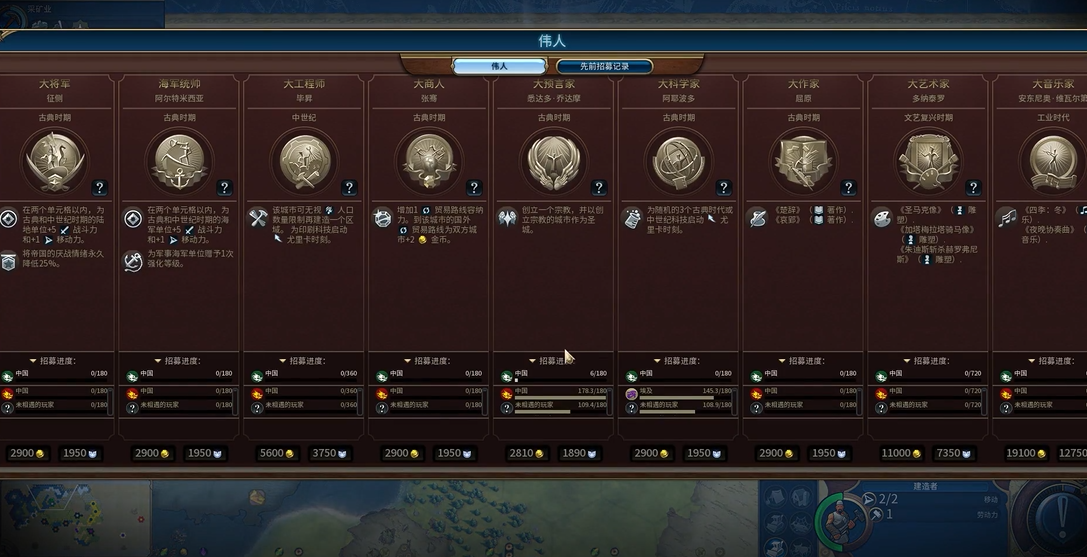This screenshot has width=1087, height=557.
Task: Spend 1890 faith on the Great Prophet
Action: tap(580, 453)
